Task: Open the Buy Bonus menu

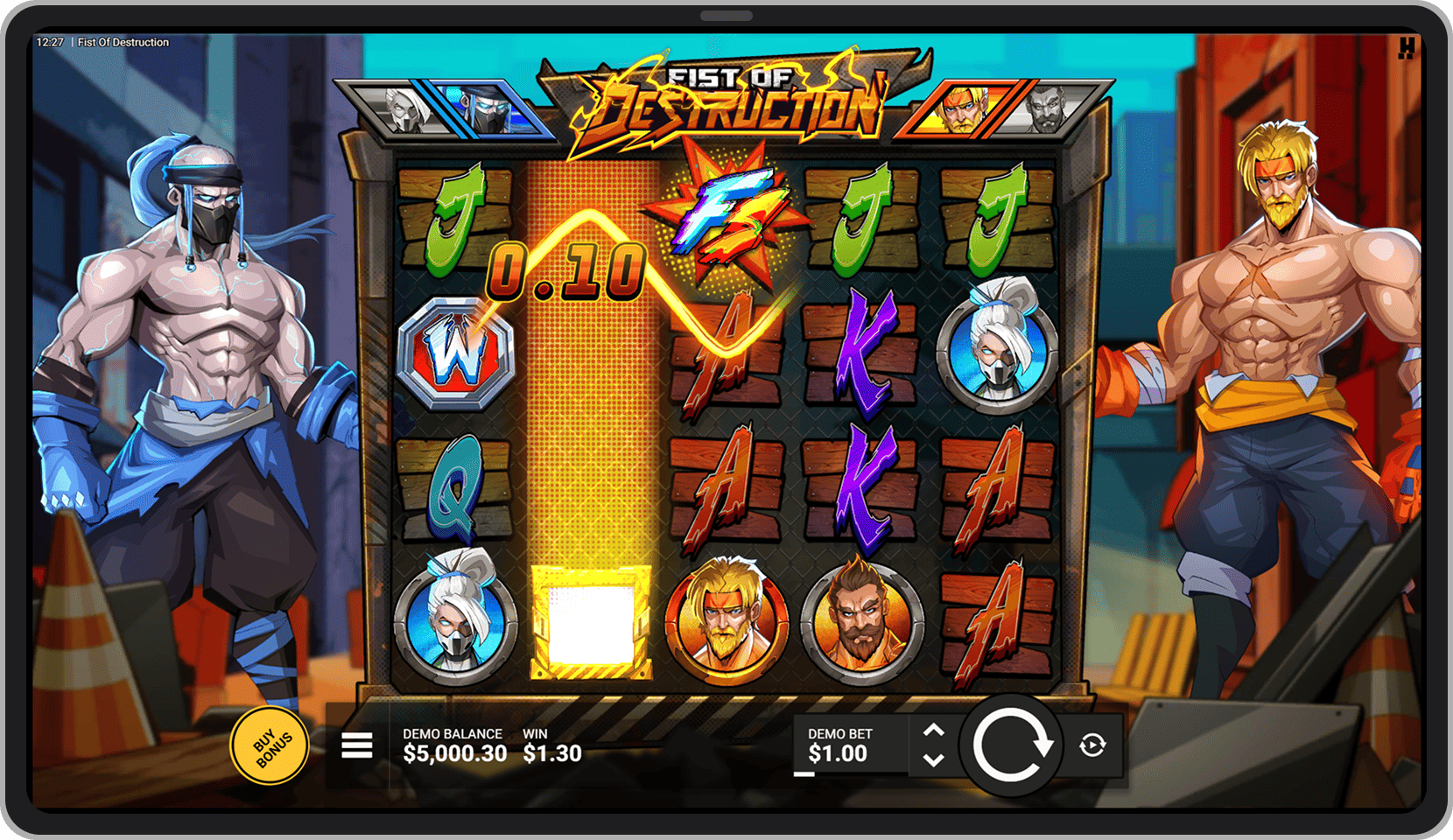Action: coord(270,745)
